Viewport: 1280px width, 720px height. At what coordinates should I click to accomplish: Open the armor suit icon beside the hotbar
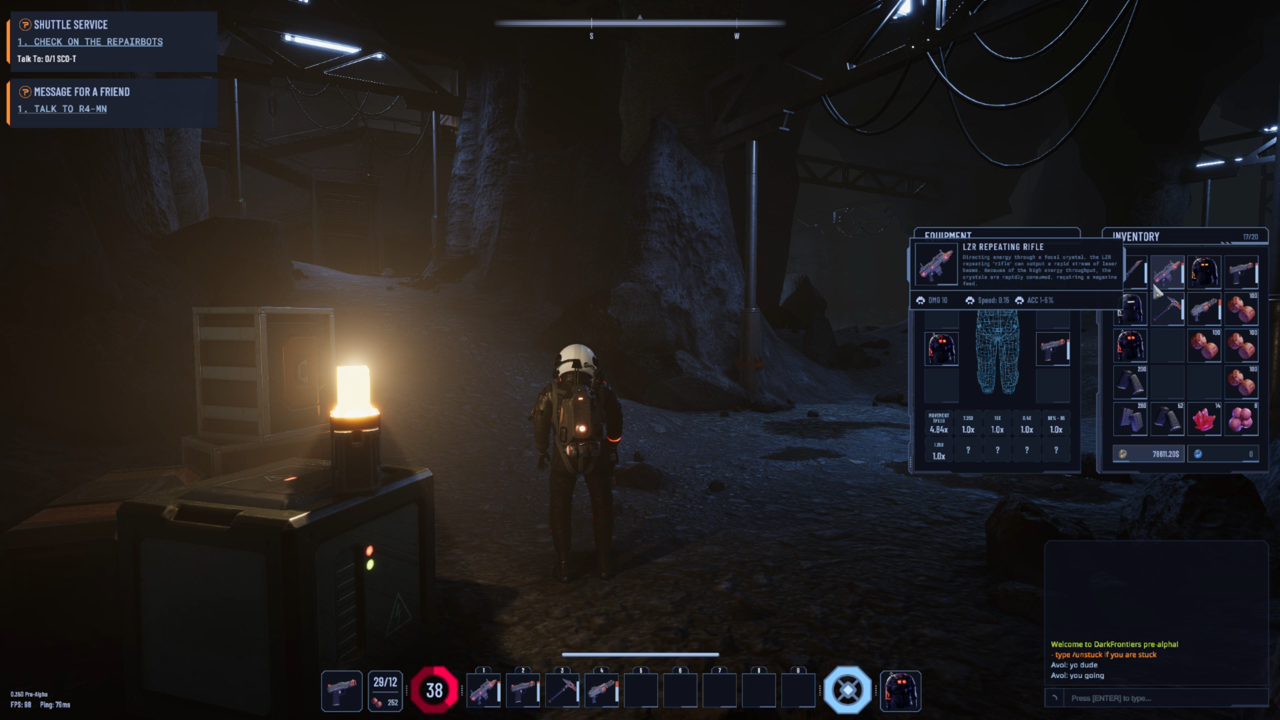click(900, 691)
